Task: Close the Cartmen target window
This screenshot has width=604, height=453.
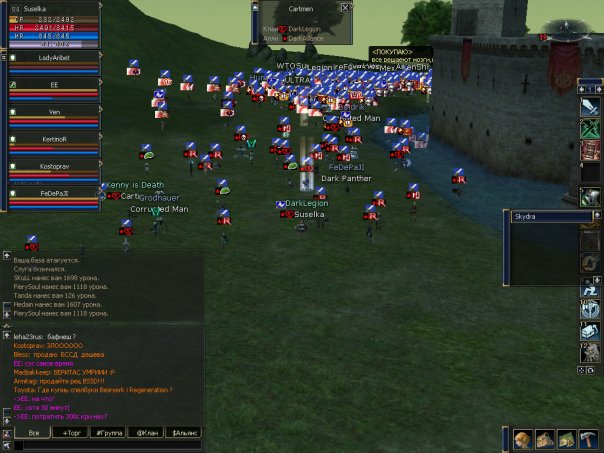Action: (x=345, y=7)
